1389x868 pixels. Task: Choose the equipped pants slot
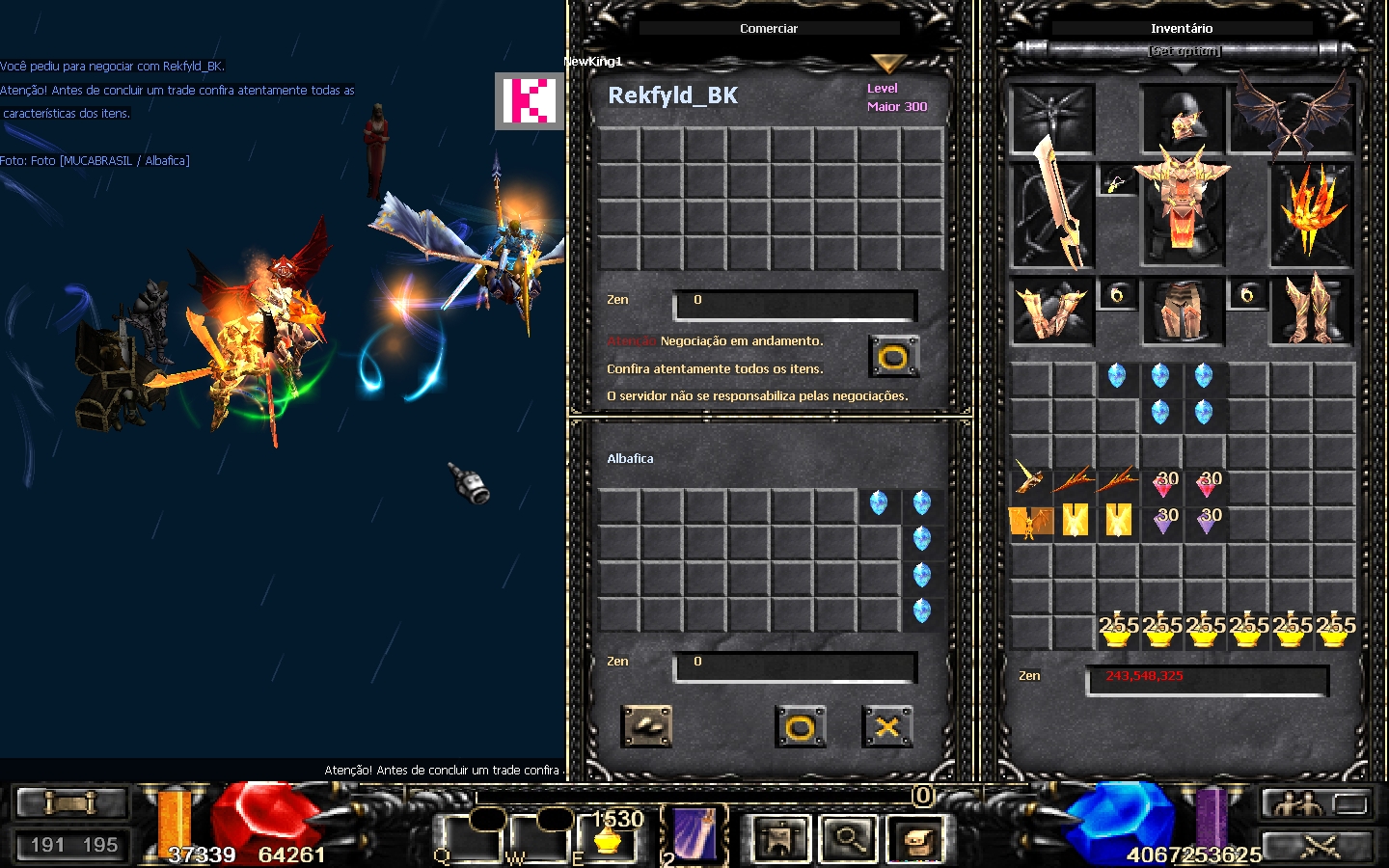[1183, 312]
